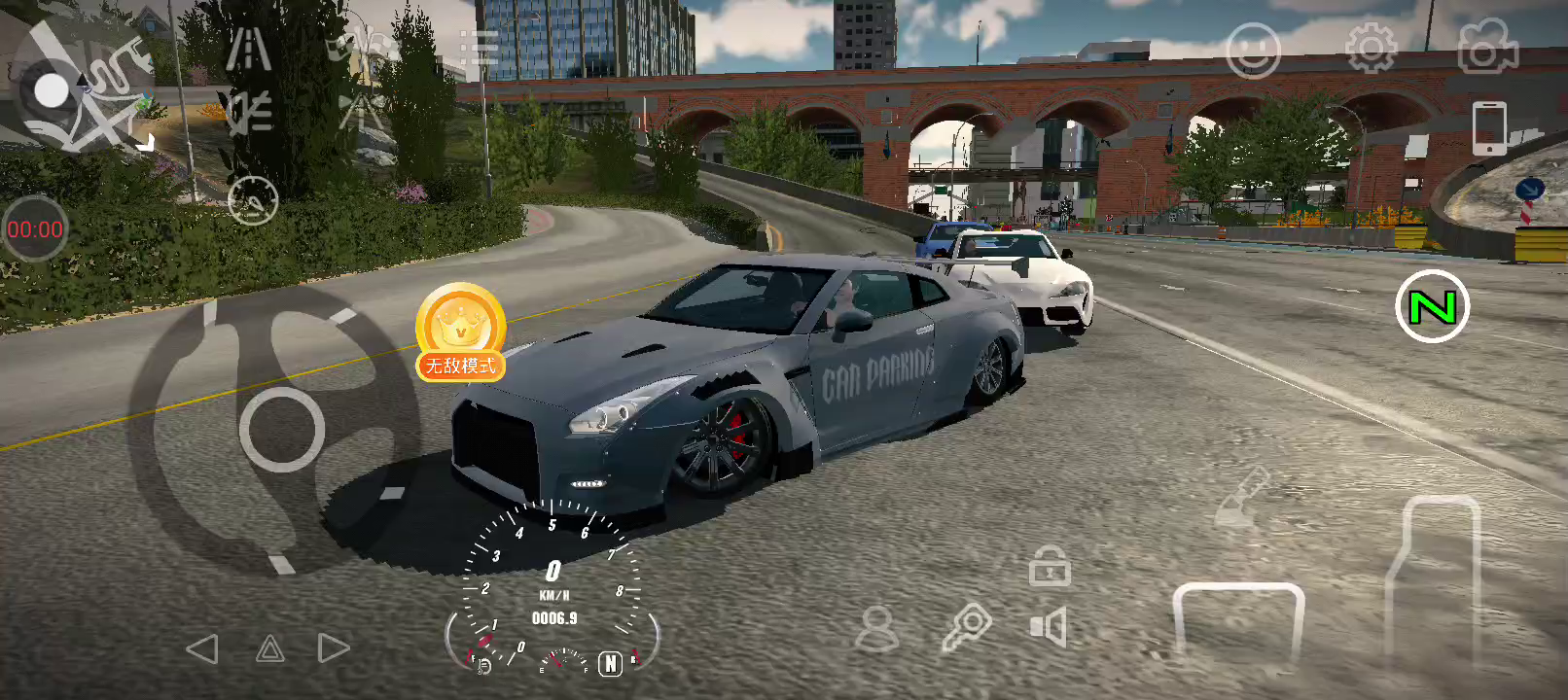Toggle the car door lock icon
Viewport: 1568px width, 700px height.
1050,567
